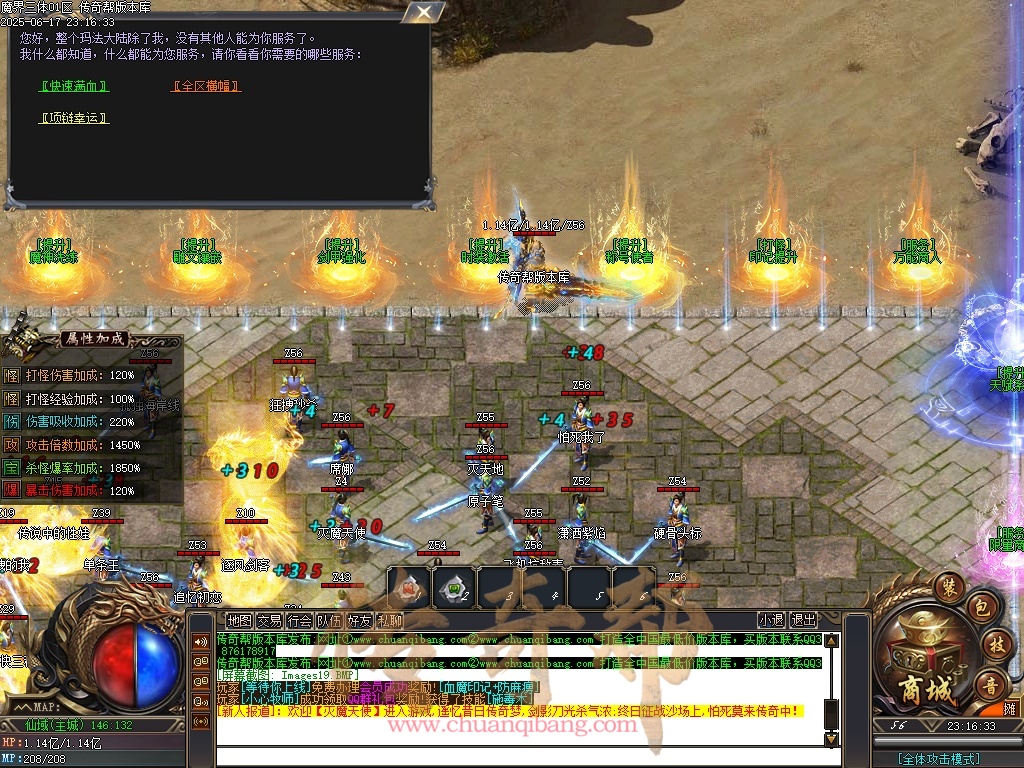
Task: Open the 交易 trade button
Action: [269, 621]
